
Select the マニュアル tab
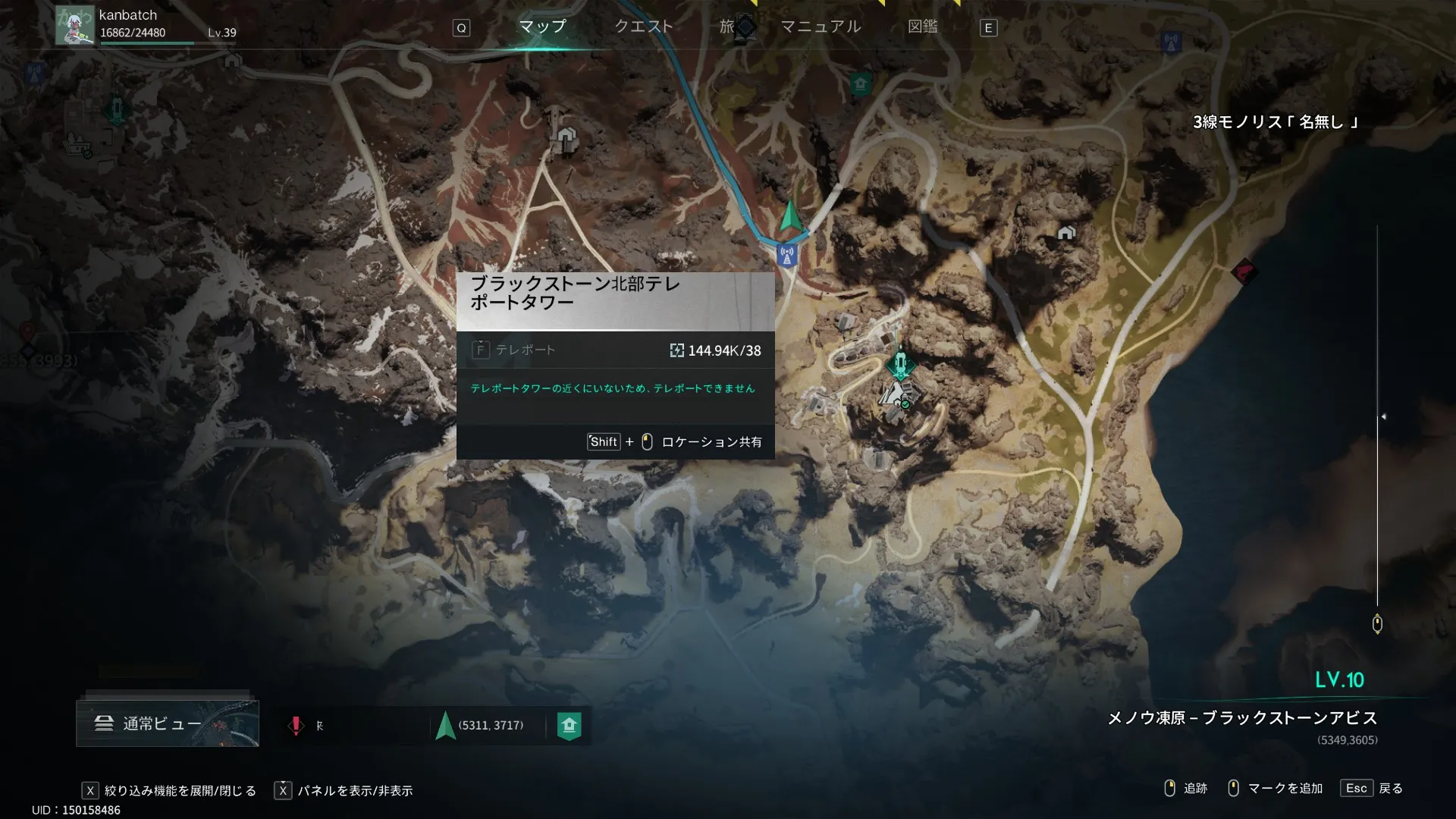click(821, 27)
